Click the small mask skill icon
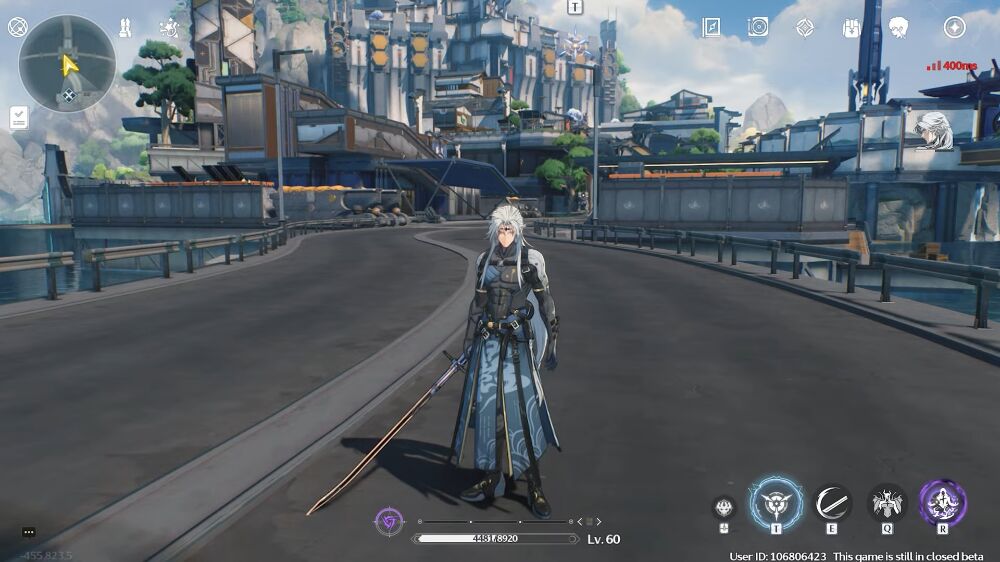Viewport: 1000px width, 562px height. coord(724,508)
